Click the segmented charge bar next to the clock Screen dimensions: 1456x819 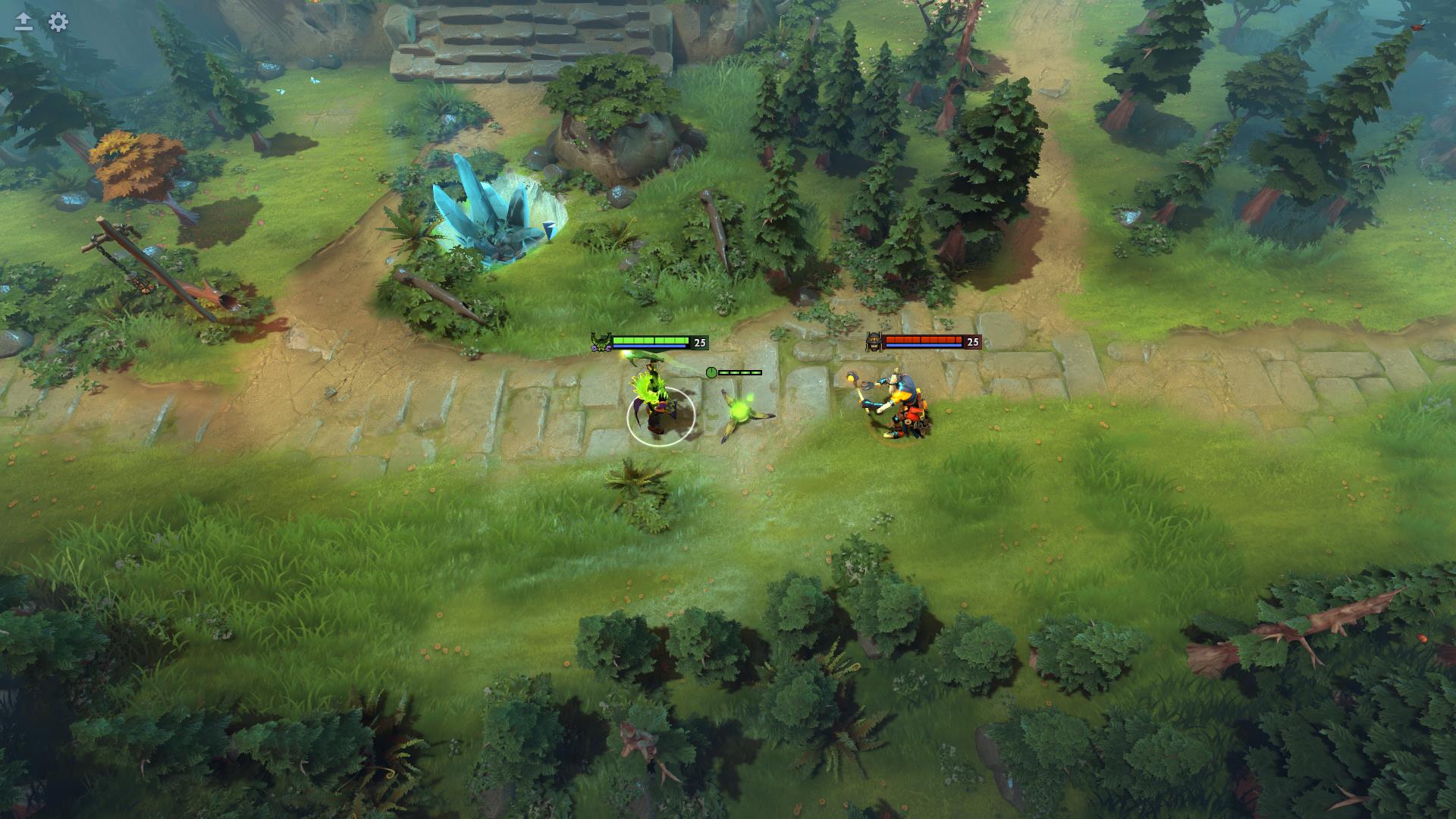point(739,372)
